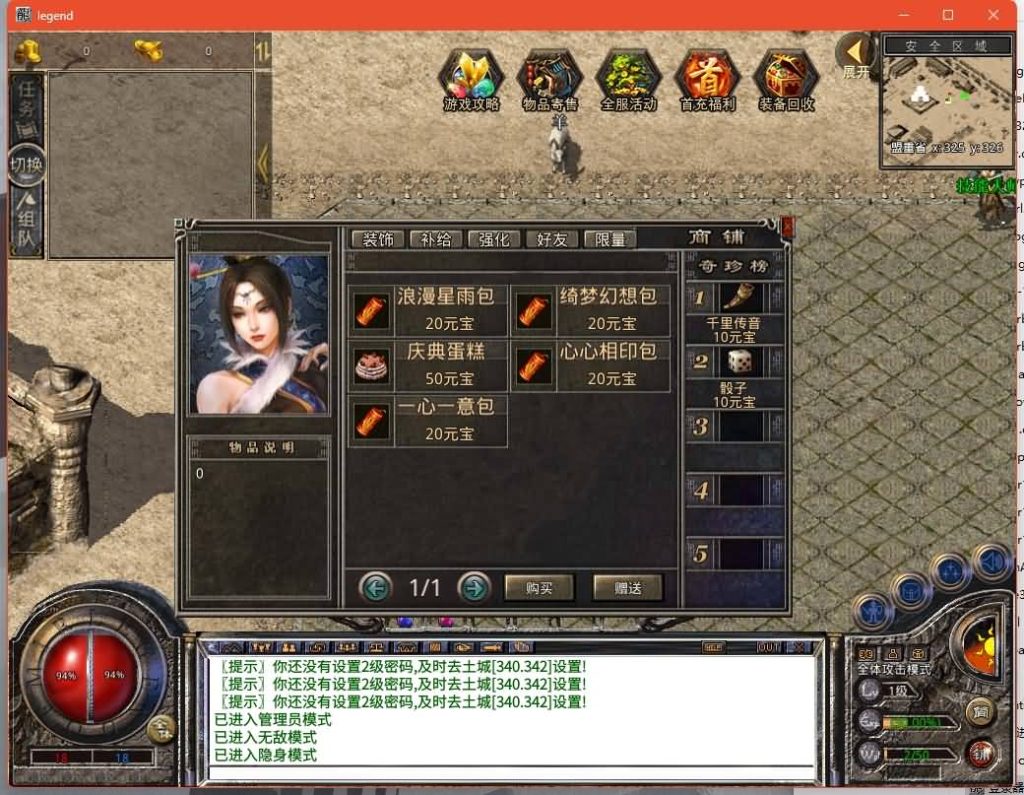
Task: Switch to the 限量 tab
Action: click(610, 239)
